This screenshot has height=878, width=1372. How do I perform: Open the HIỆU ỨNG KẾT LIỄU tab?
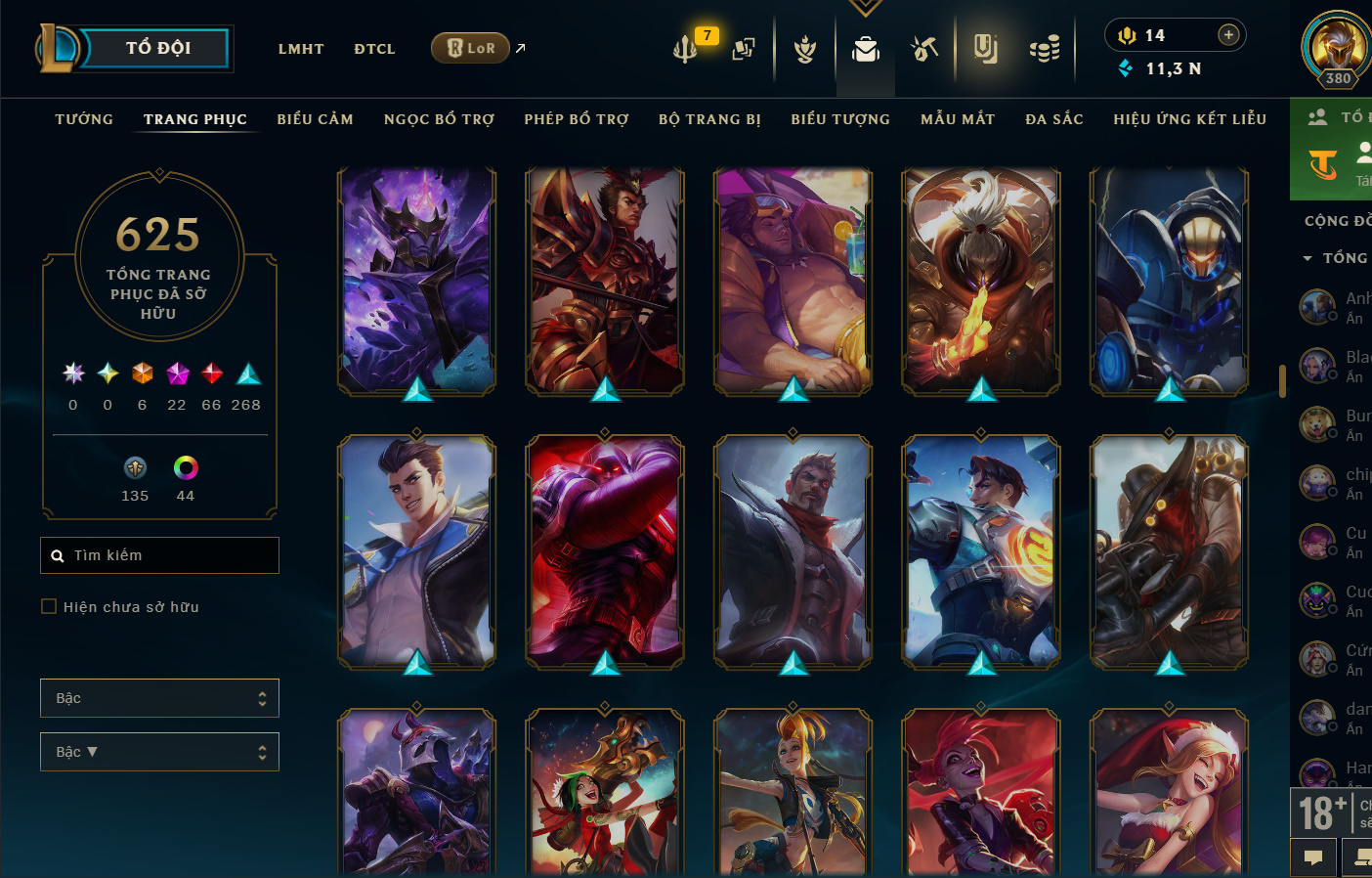click(x=1189, y=119)
